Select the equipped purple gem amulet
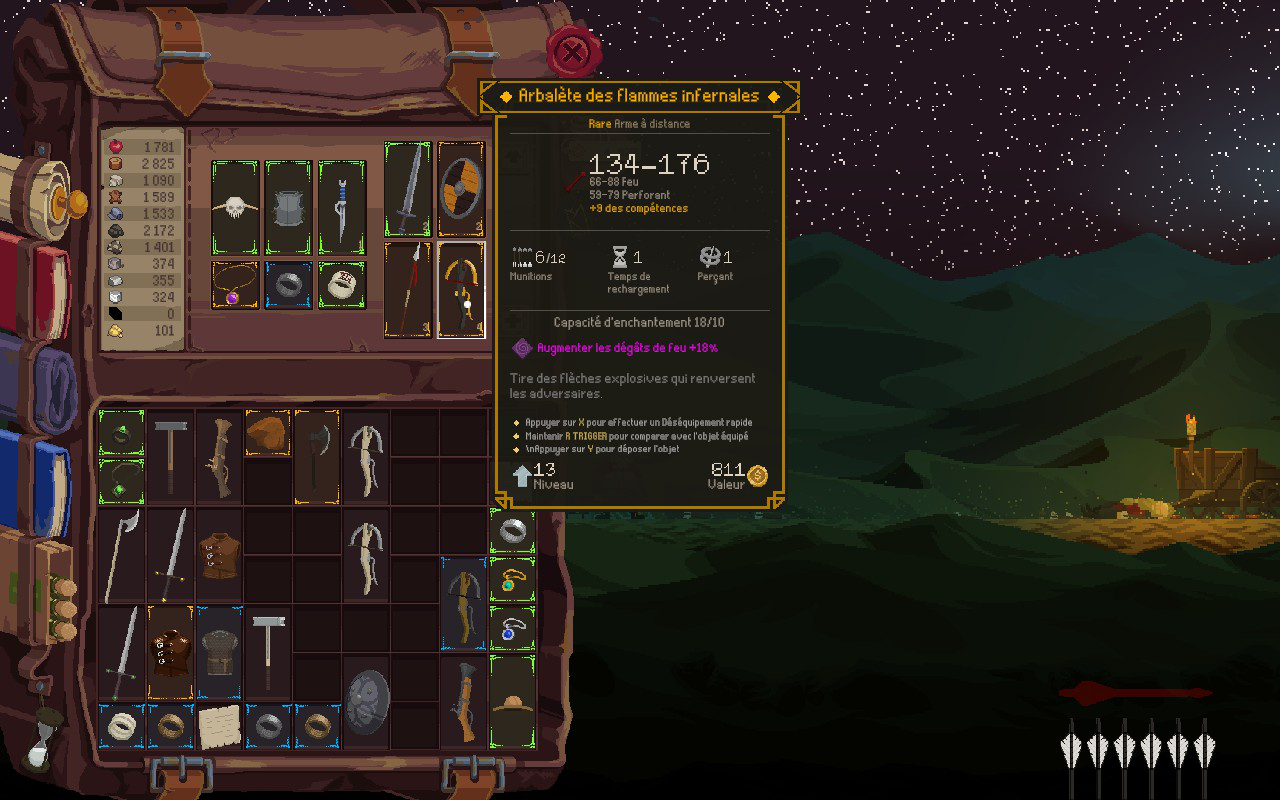The width and height of the screenshot is (1280, 800). coord(235,285)
